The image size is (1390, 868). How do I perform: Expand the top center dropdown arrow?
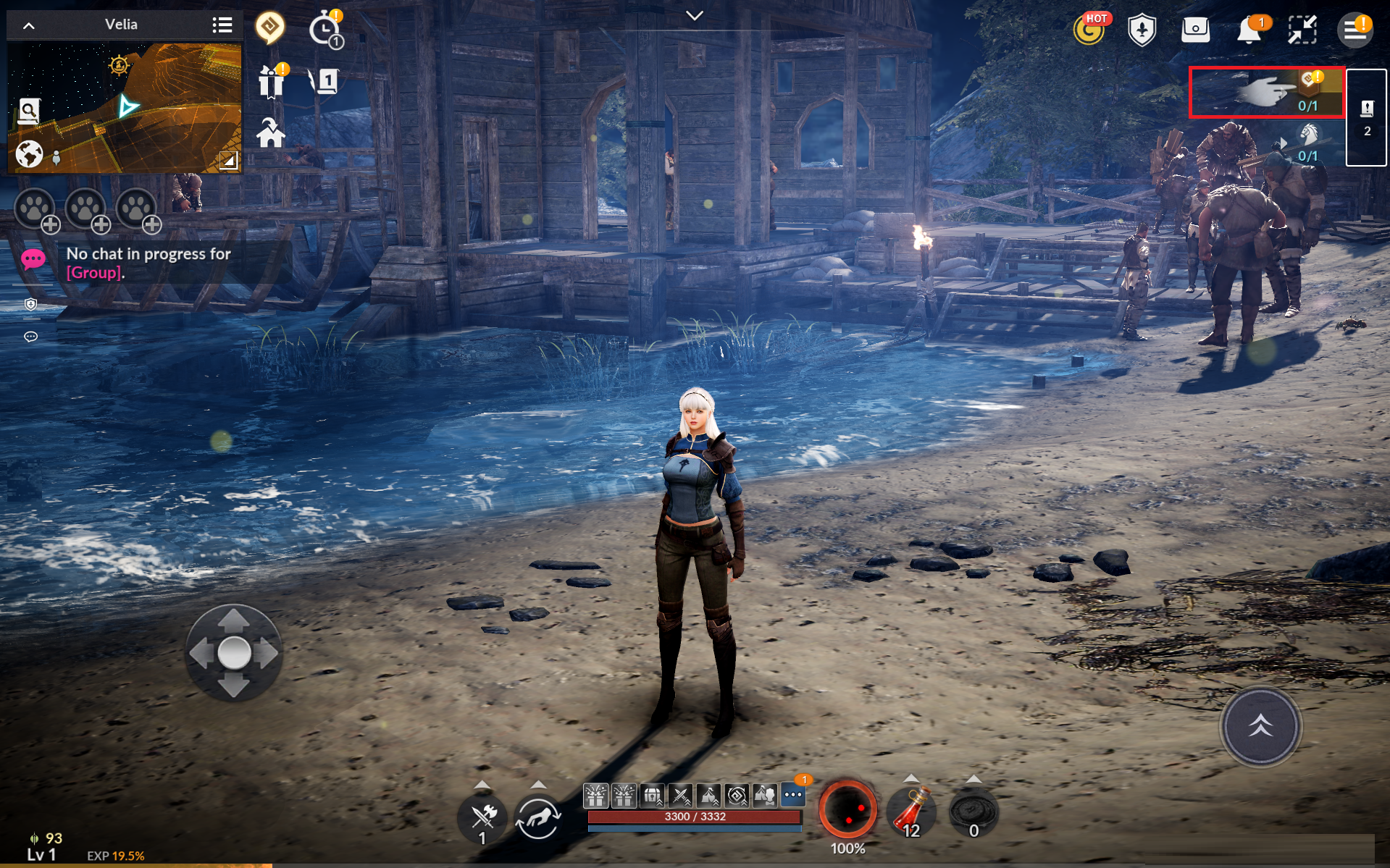[x=695, y=16]
